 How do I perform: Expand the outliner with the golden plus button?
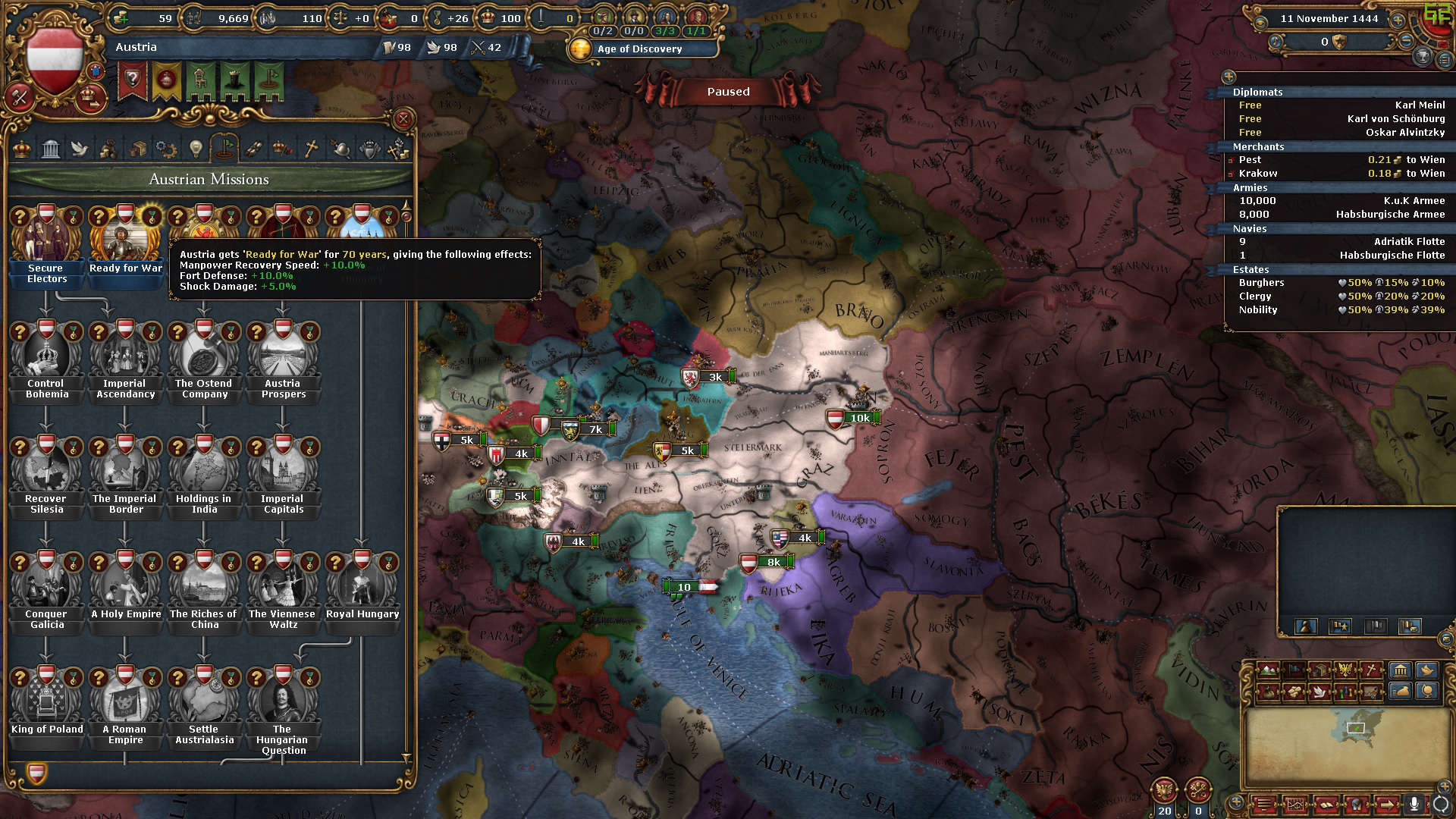(x=1228, y=76)
